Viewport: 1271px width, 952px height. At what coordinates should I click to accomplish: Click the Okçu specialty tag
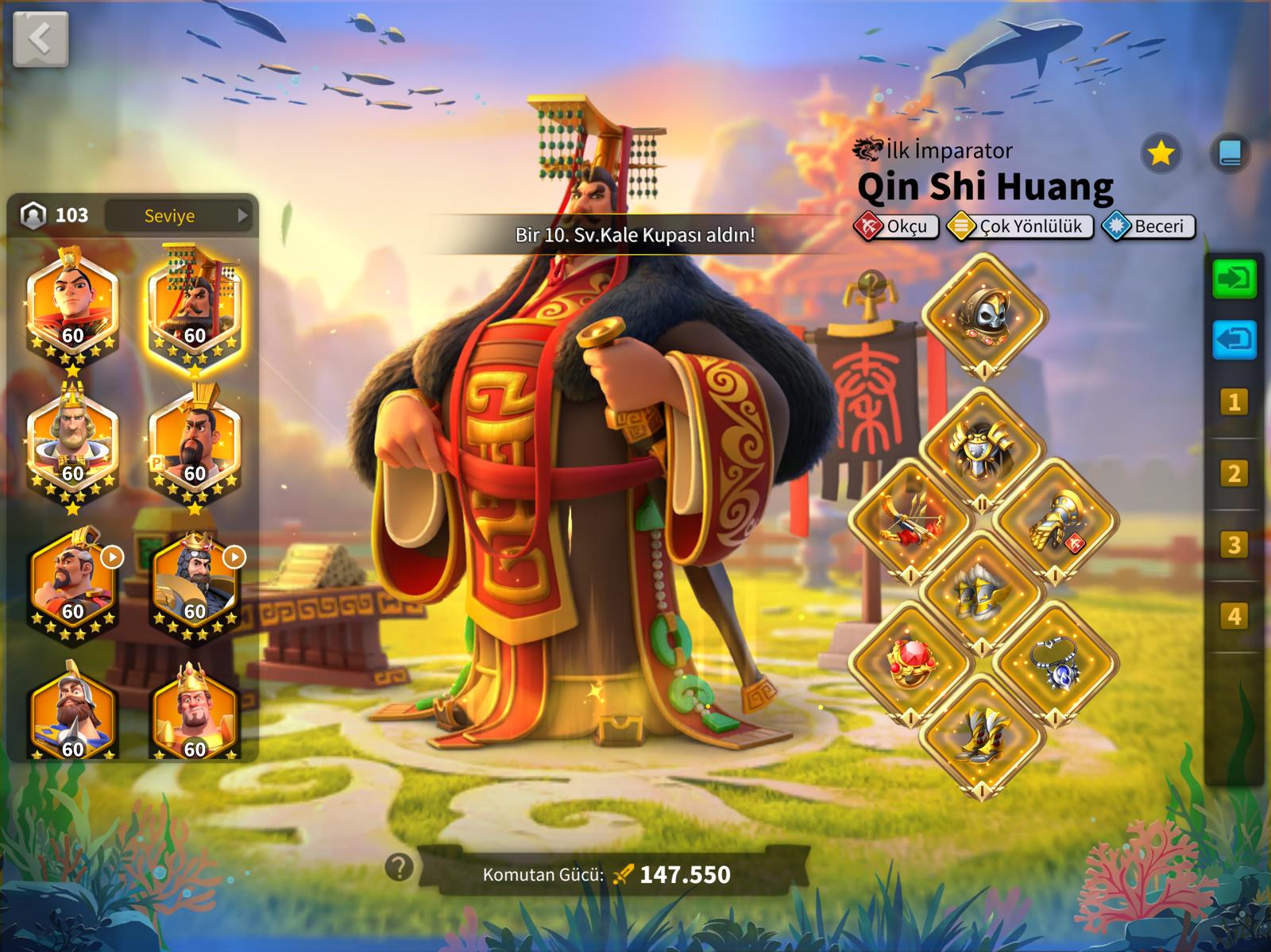click(896, 227)
